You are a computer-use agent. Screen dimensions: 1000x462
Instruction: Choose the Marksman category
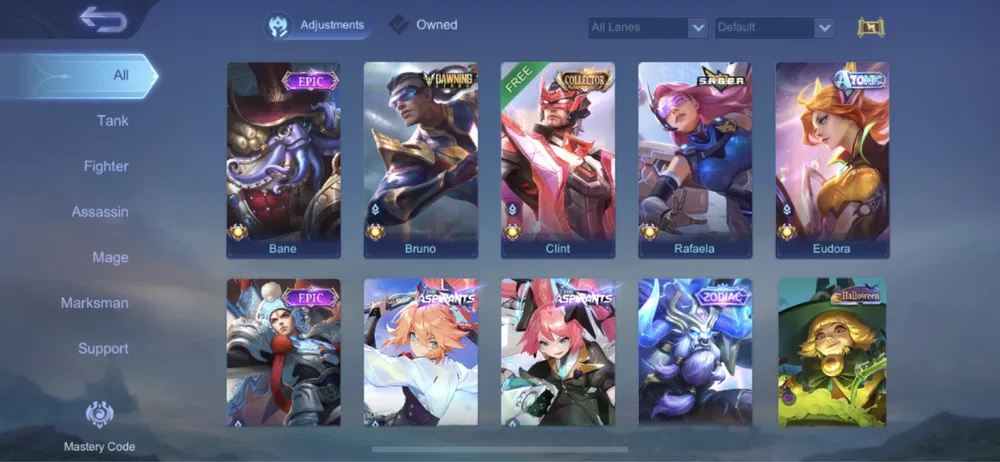pyautogui.click(x=94, y=303)
